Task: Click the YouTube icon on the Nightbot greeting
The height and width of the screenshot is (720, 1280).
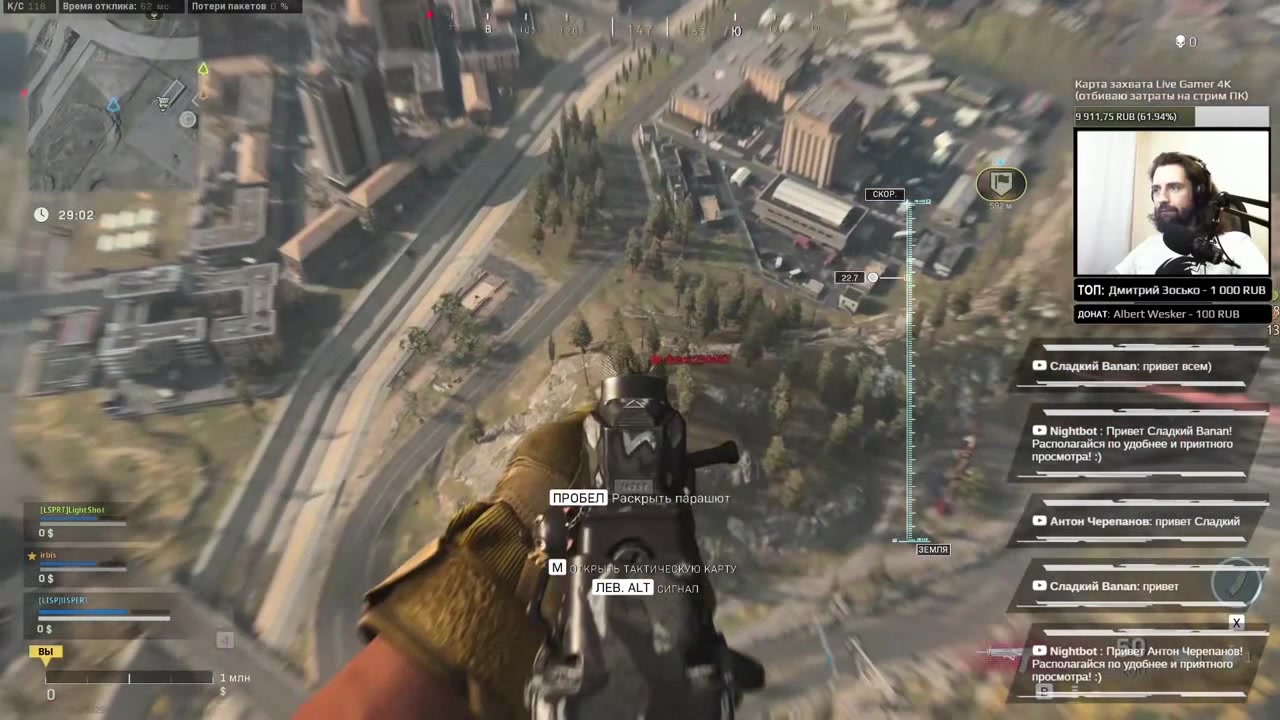Action: (1039, 430)
